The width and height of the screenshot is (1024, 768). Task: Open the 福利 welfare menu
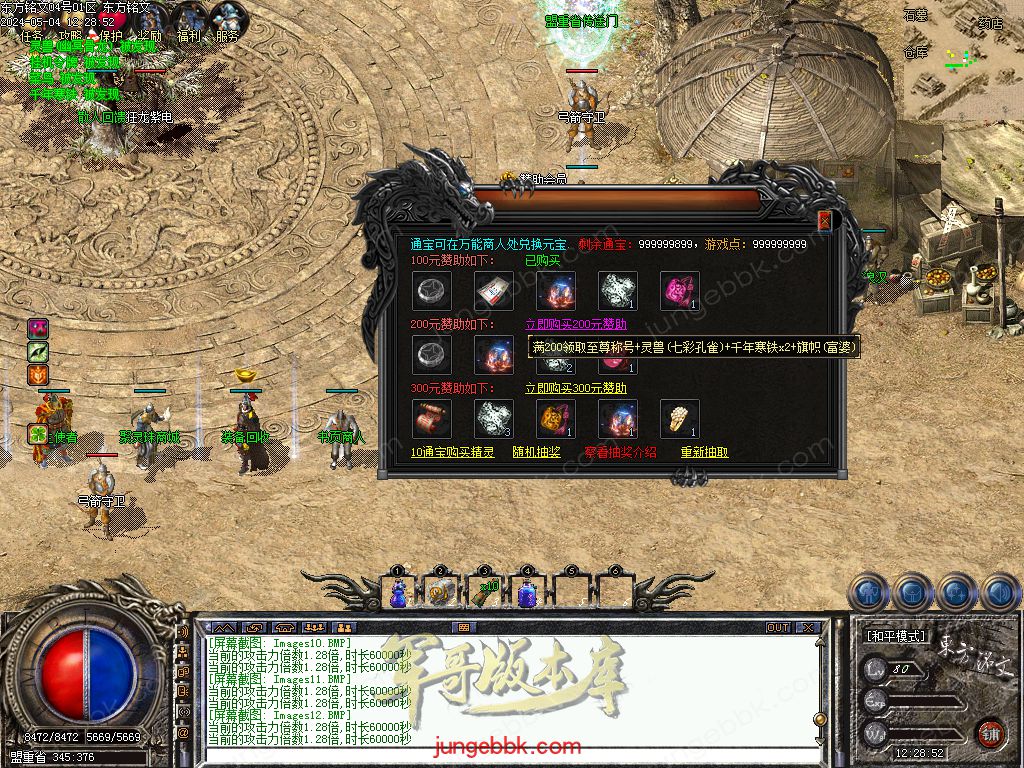189,36
